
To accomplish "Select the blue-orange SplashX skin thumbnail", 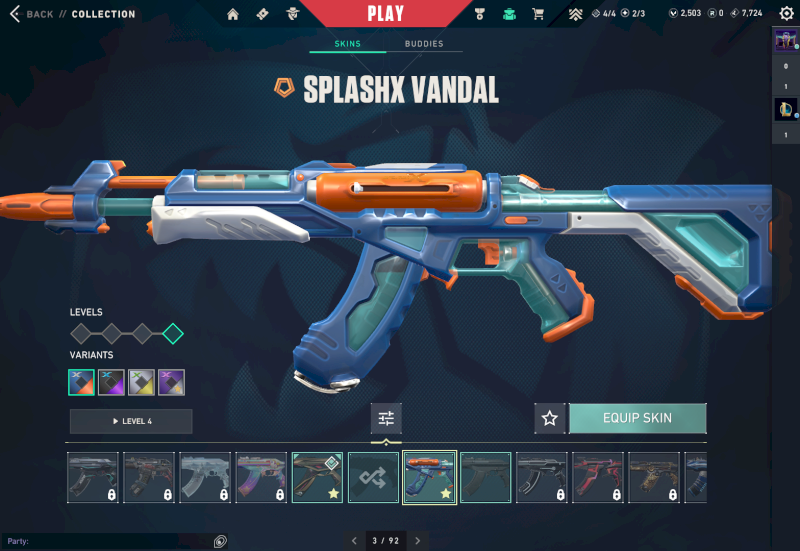I will tap(429, 477).
